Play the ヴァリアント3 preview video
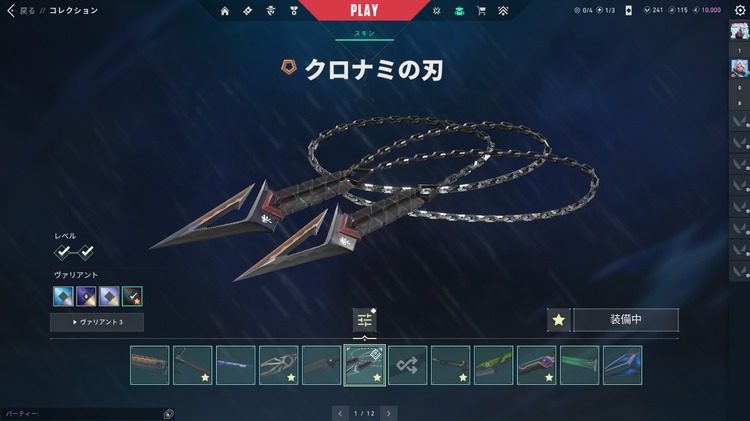Image resolution: width=750 pixels, height=421 pixels. pos(97,322)
